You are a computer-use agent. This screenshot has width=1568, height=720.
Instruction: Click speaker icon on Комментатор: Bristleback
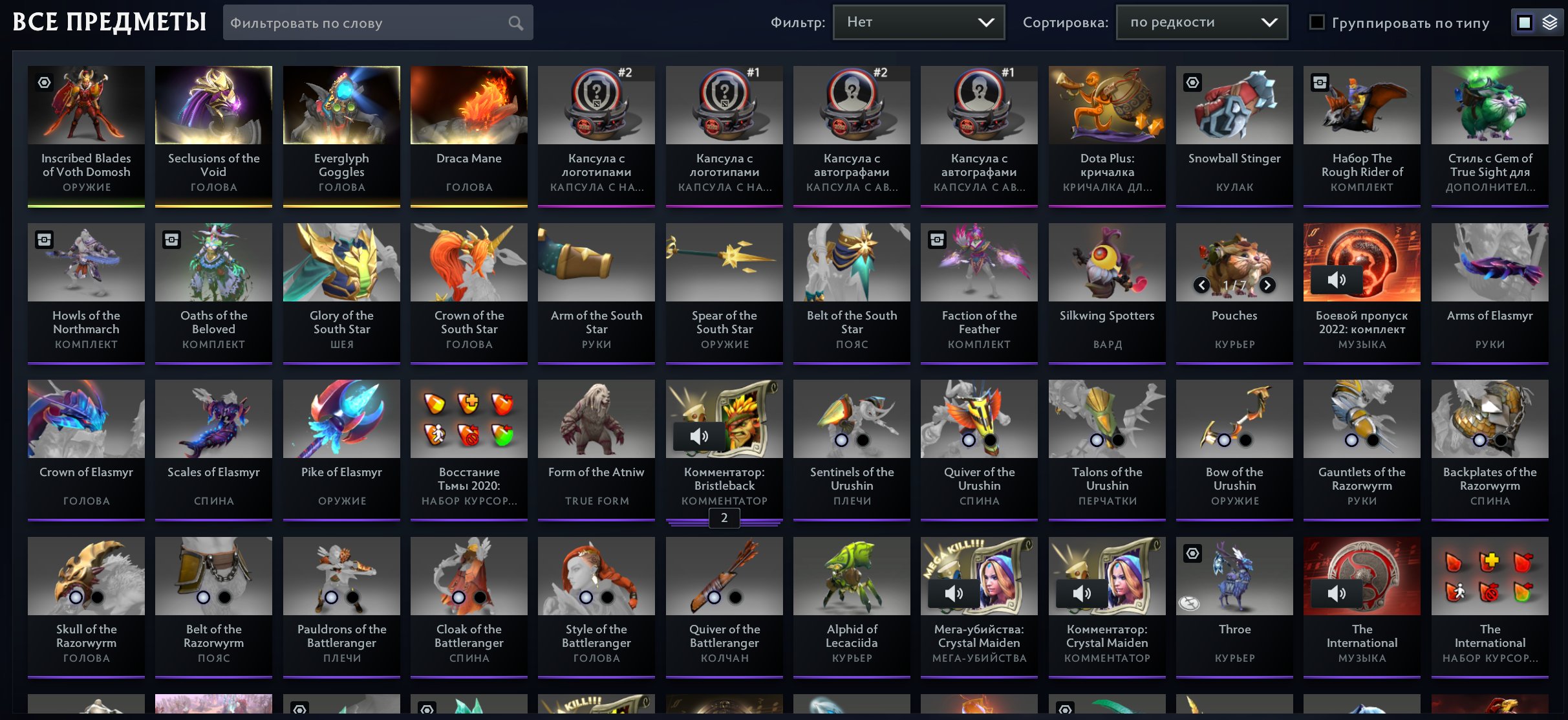pyautogui.click(x=700, y=436)
